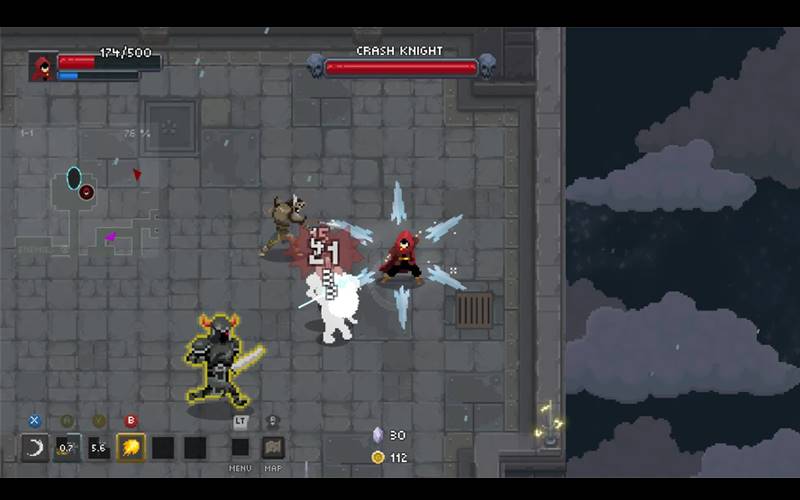Click the gold coin currency icon

pos(377,457)
